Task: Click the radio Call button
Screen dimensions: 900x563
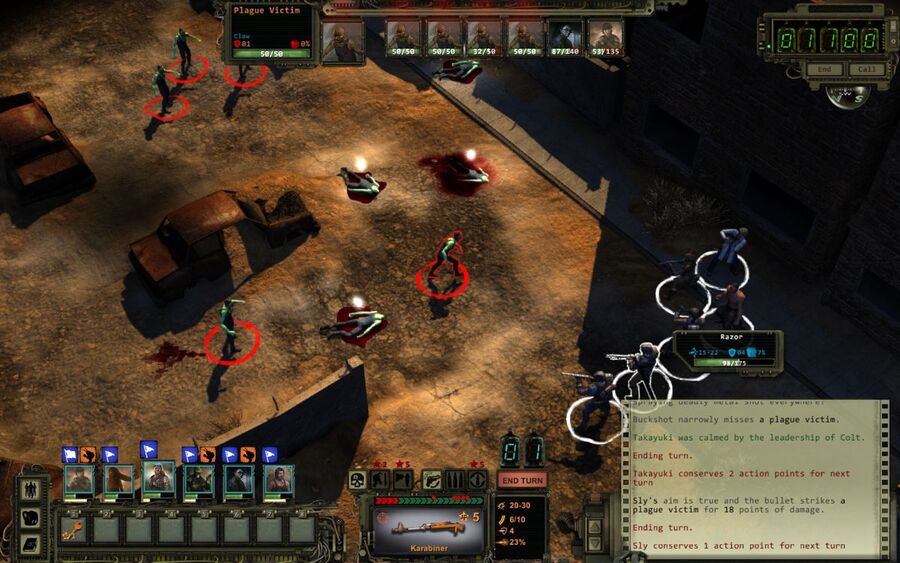Action: [866, 70]
